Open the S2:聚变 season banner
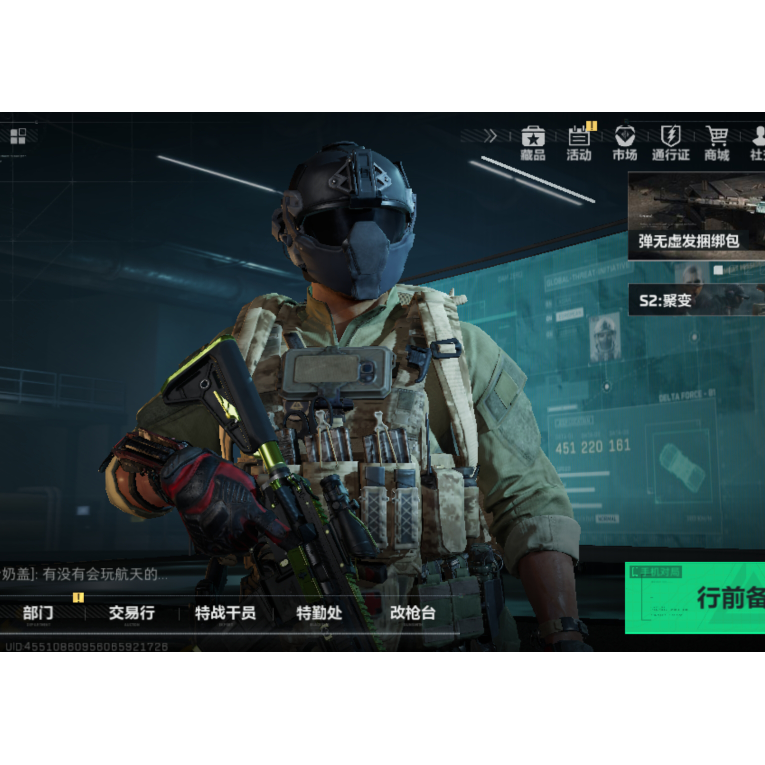This screenshot has width=765, height=765. click(x=696, y=299)
